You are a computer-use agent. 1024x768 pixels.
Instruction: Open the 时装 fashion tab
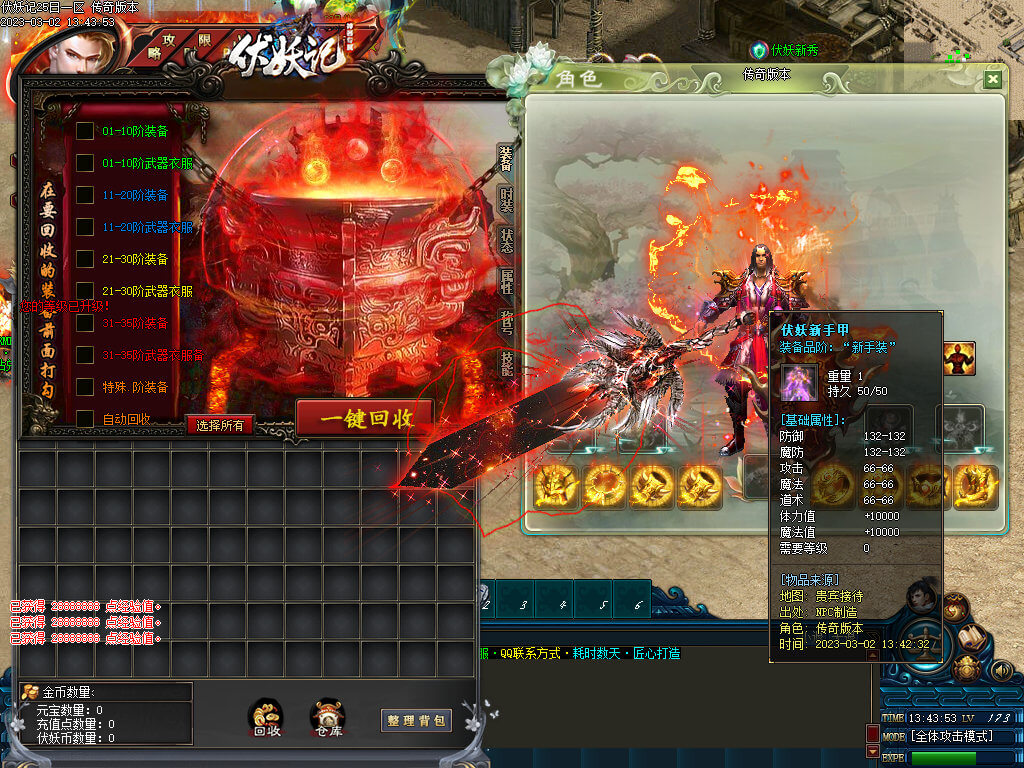click(x=507, y=200)
